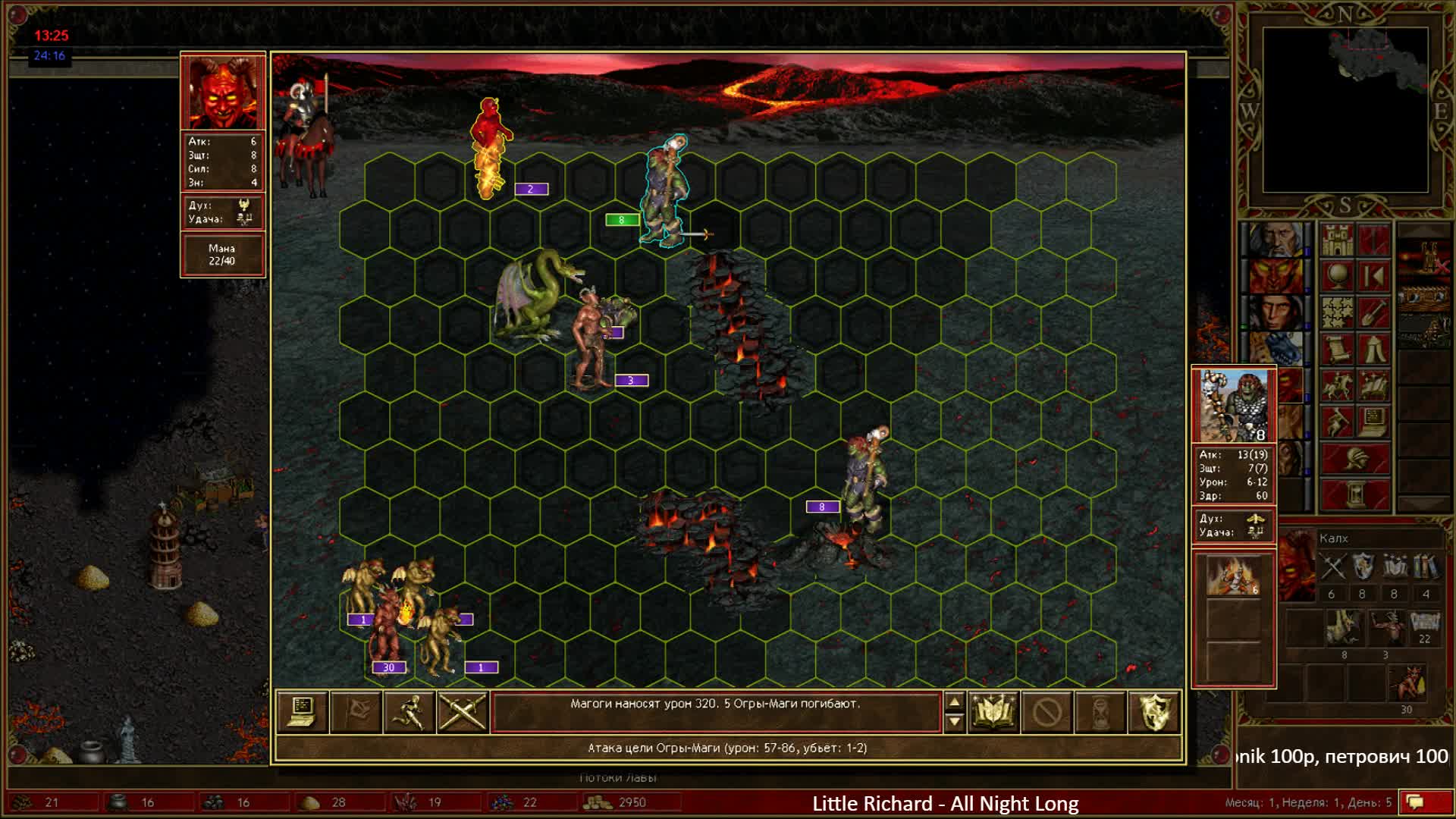The width and height of the screenshot is (1456, 819).
Task: Click the end turn hourglass button
Action: (x=1355, y=494)
